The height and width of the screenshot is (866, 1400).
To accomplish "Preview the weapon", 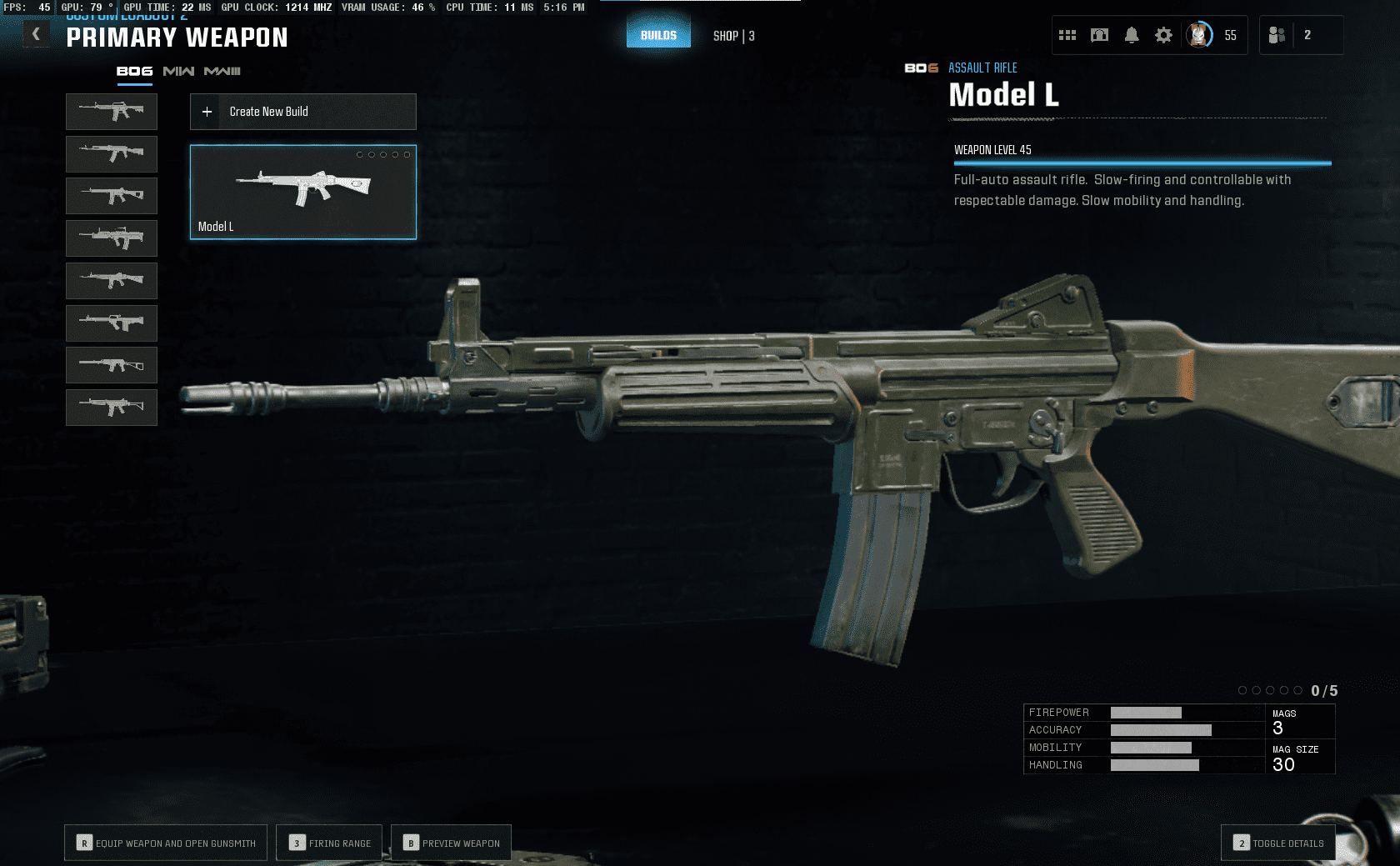I will point(451,843).
